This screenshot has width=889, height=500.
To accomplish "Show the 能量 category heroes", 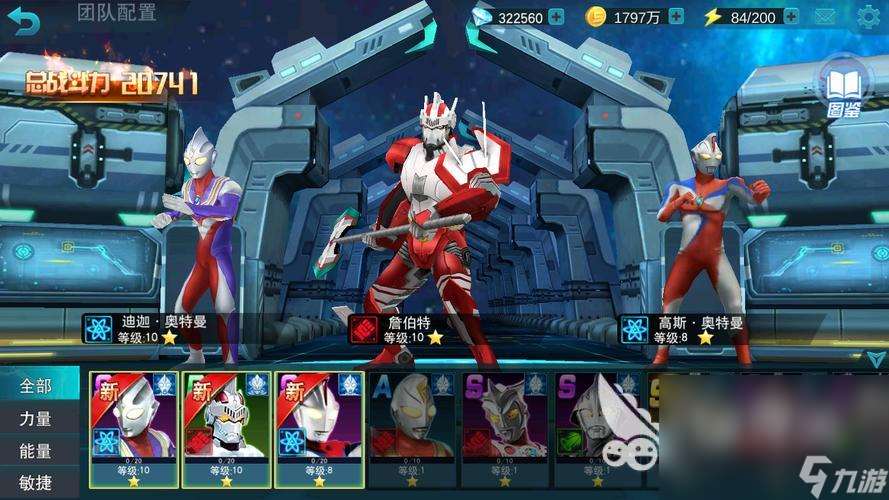I will pyautogui.click(x=35, y=451).
